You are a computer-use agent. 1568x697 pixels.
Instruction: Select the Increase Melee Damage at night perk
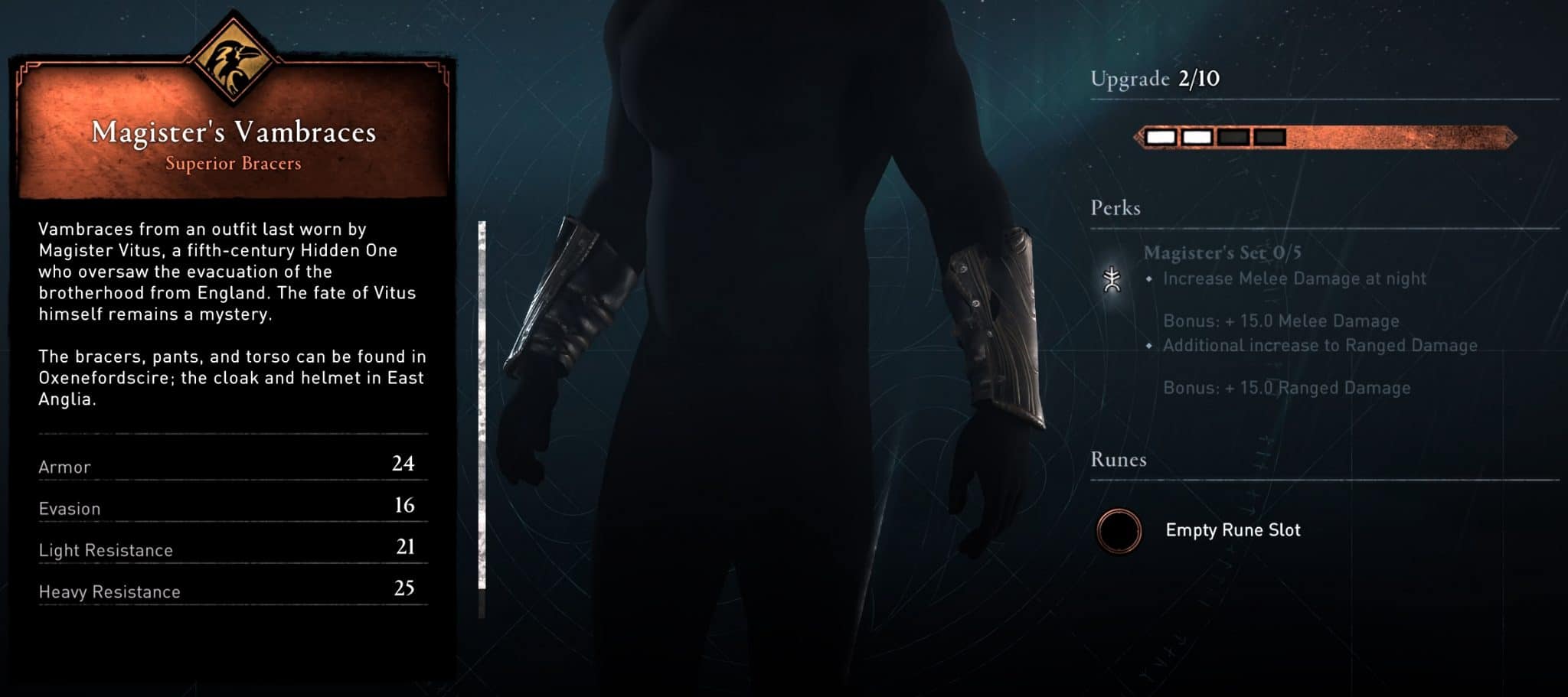pyautogui.click(x=1295, y=278)
